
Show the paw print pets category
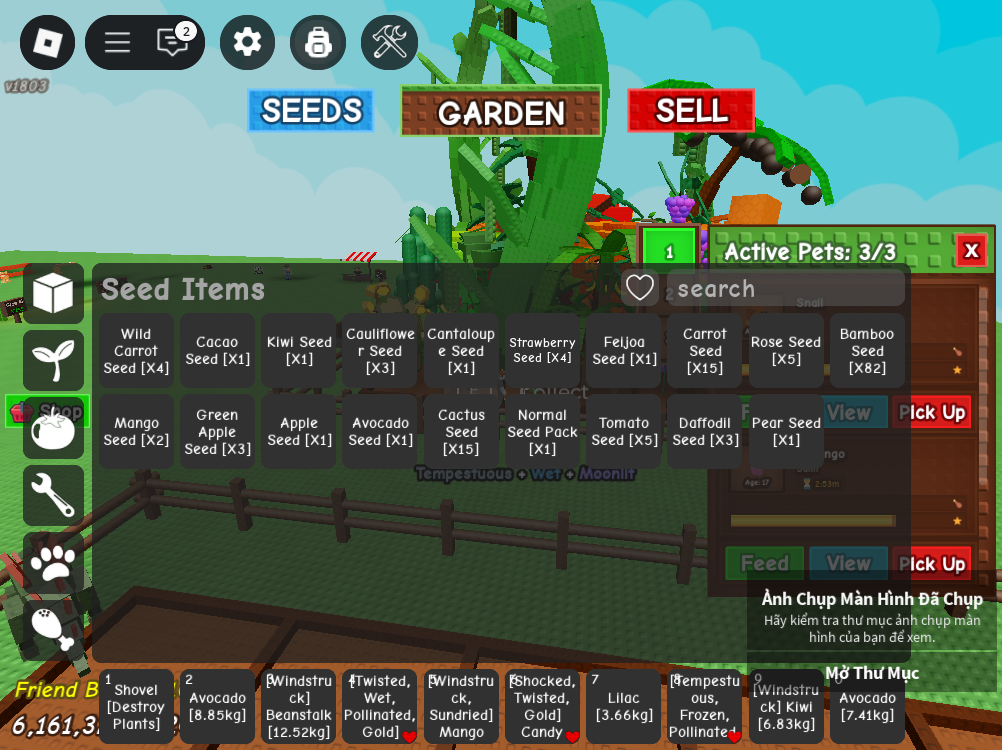point(53,563)
